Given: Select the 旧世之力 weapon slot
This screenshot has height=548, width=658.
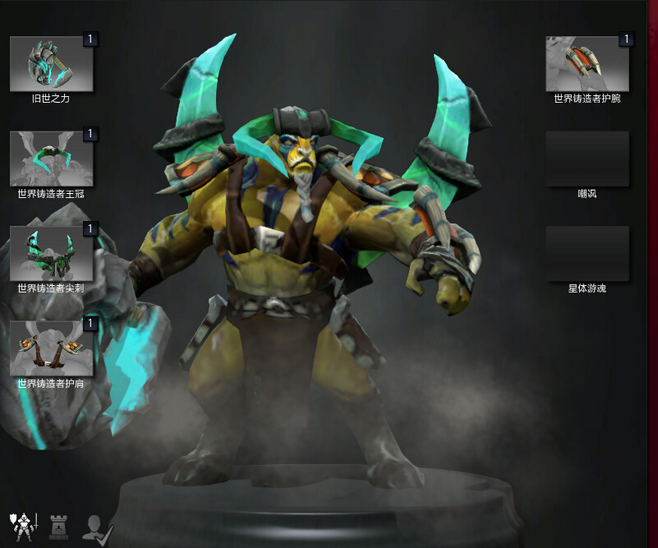Looking at the screenshot, I should pyautogui.click(x=52, y=64).
